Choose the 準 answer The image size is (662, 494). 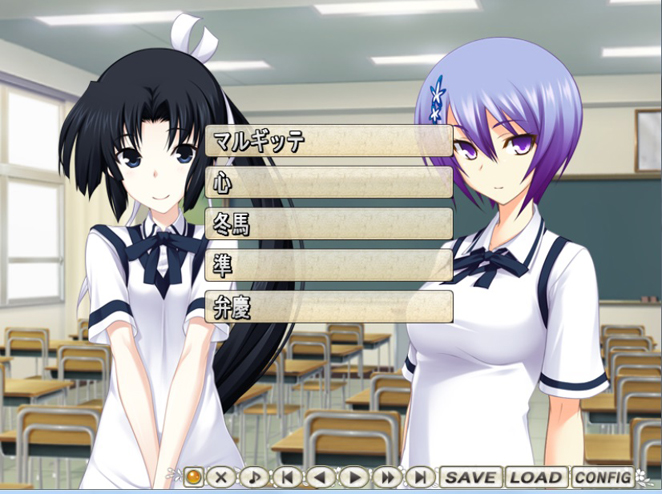pos(328,265)
